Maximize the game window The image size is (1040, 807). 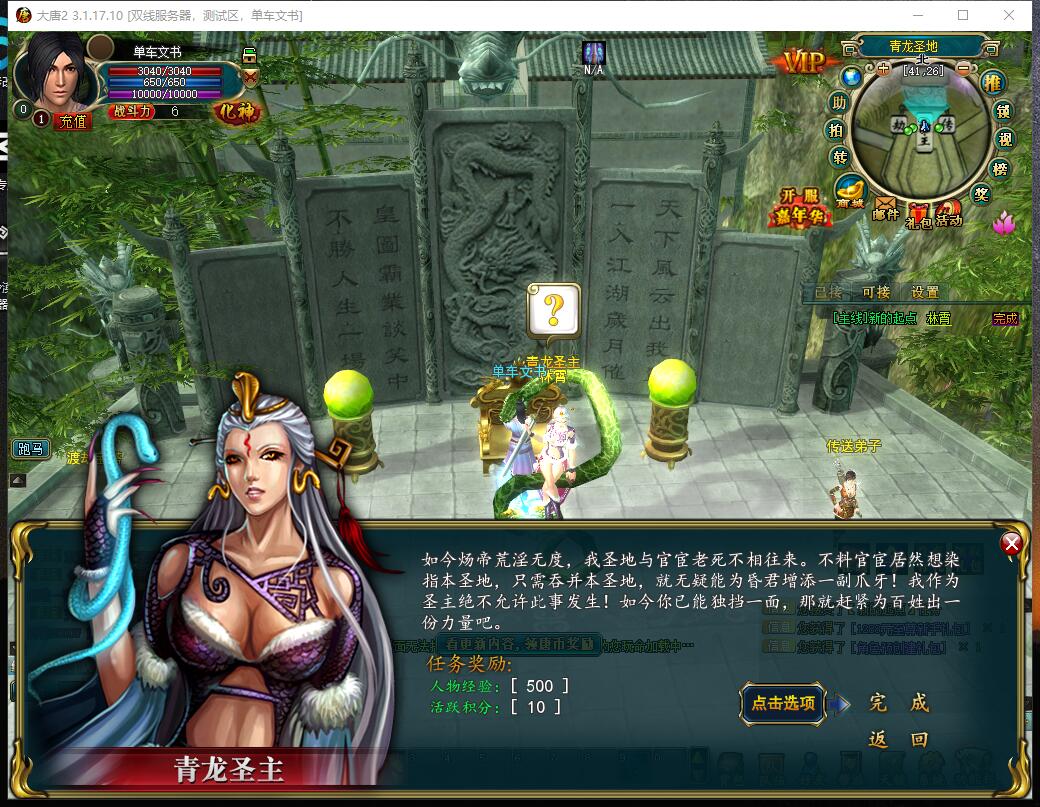963,15
